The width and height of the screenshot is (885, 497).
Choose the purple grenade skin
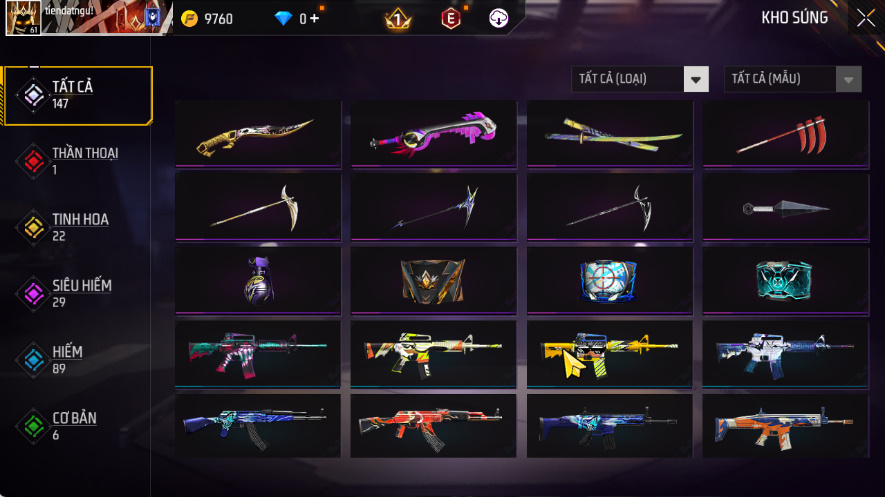pos(259,280)
